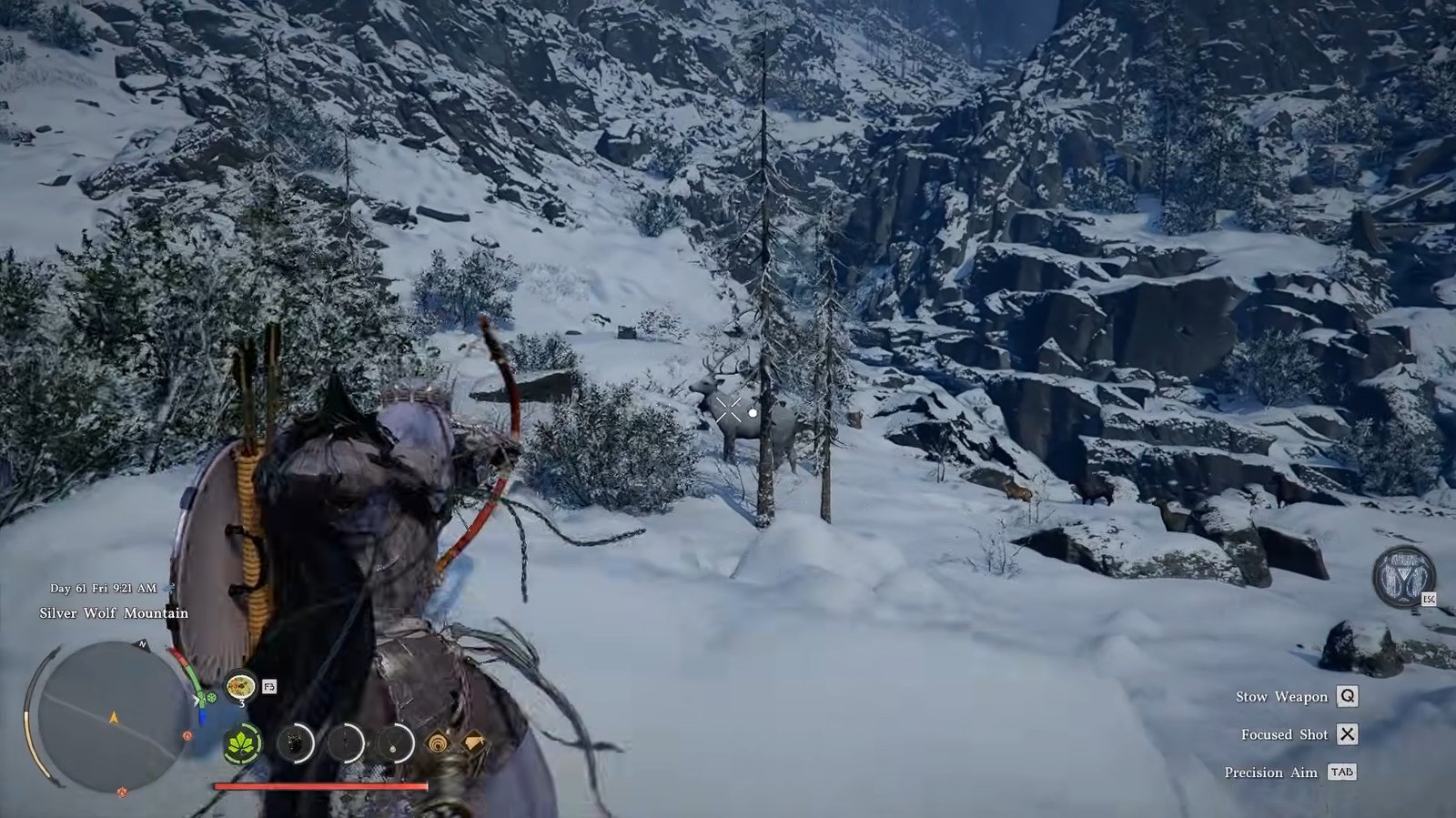
Task: Activate the green leaf skill icon
Action: [x=243, y=743]
